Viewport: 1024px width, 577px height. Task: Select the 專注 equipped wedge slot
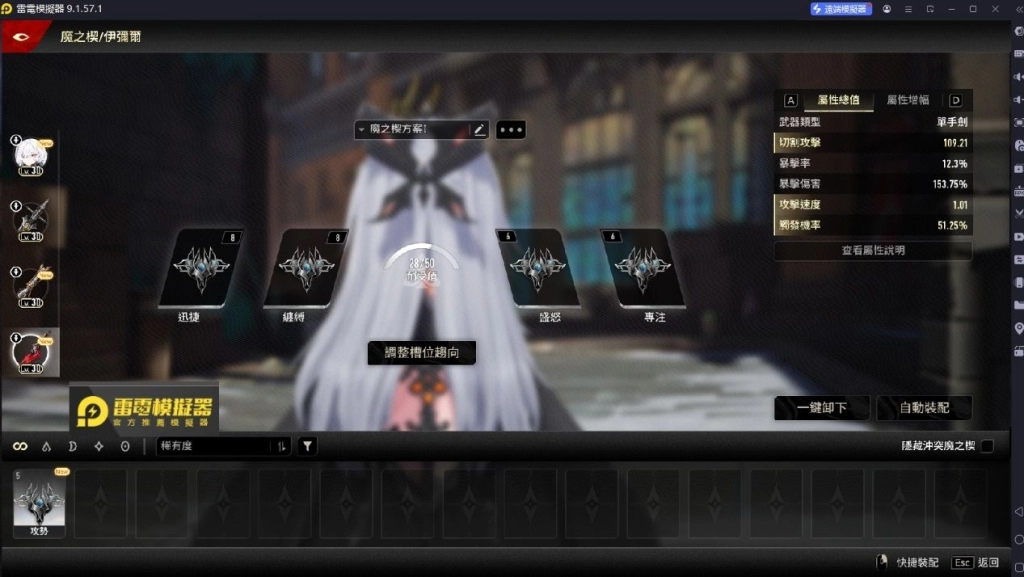pyautogui.click(x=642, y=267)
